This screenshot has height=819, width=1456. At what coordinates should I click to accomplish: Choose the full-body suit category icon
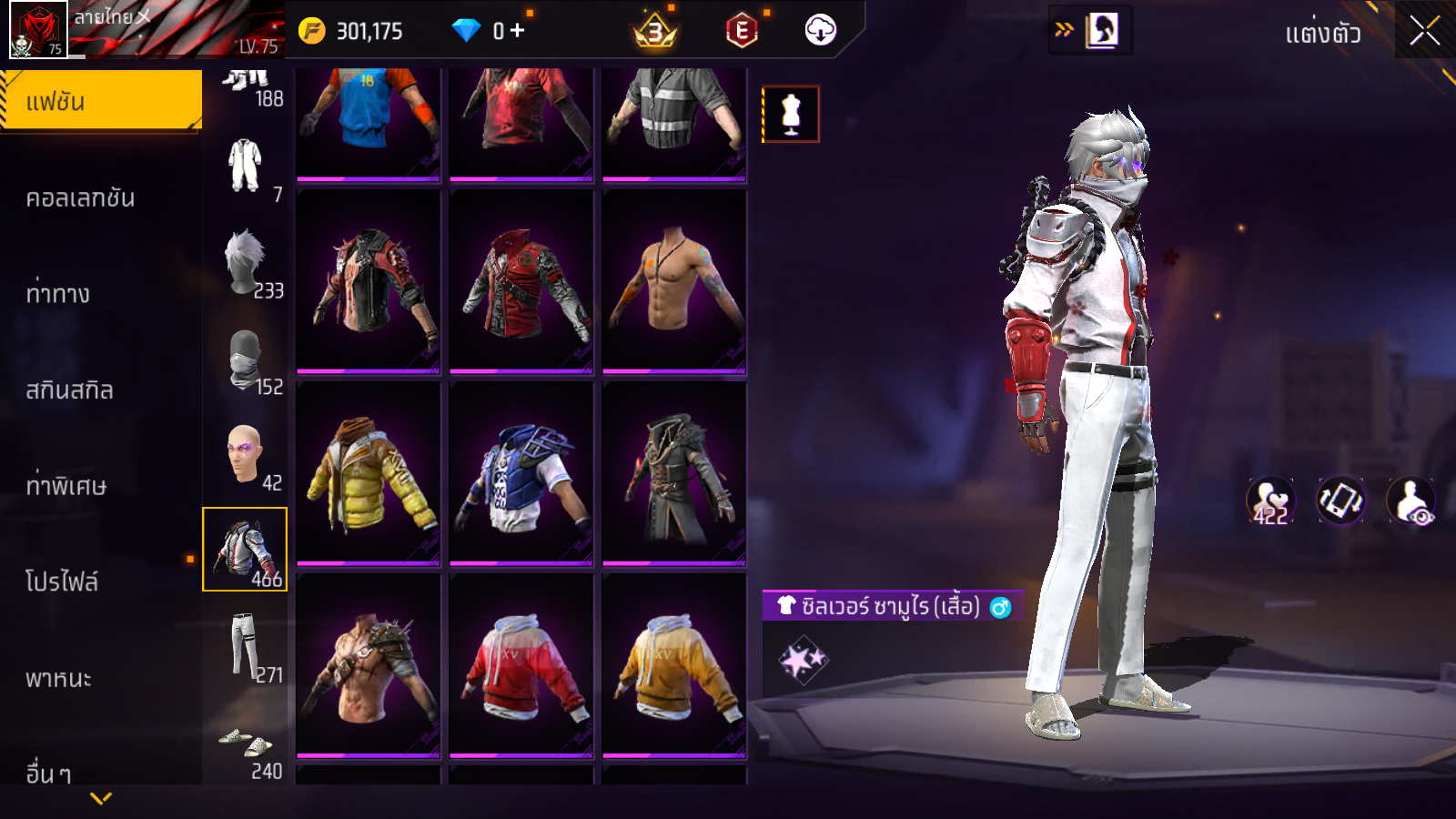tap(244, 166)
